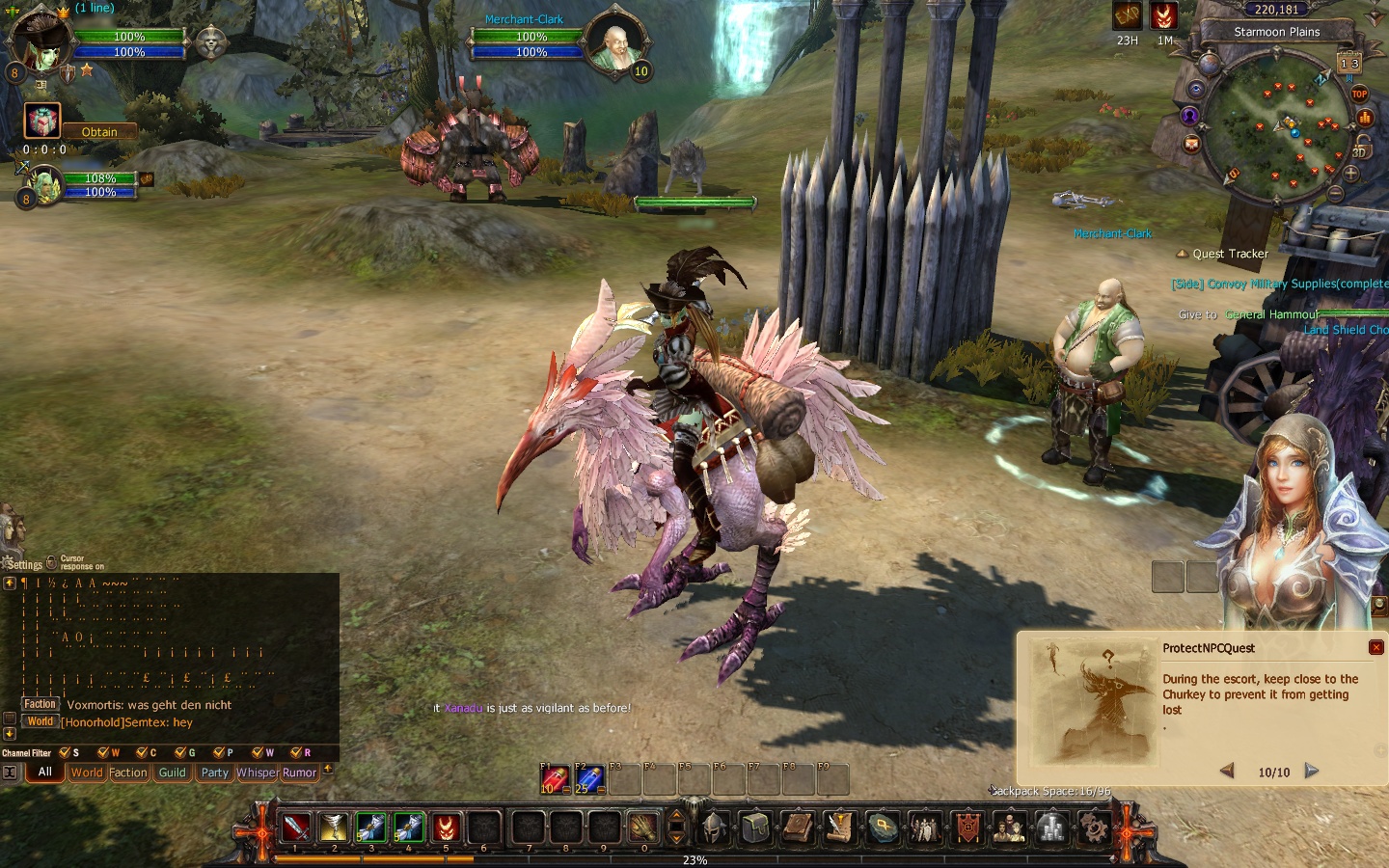1389x868 pixels.
Task: Use the blue mana potion in F2
Action: tap(589, 779)
